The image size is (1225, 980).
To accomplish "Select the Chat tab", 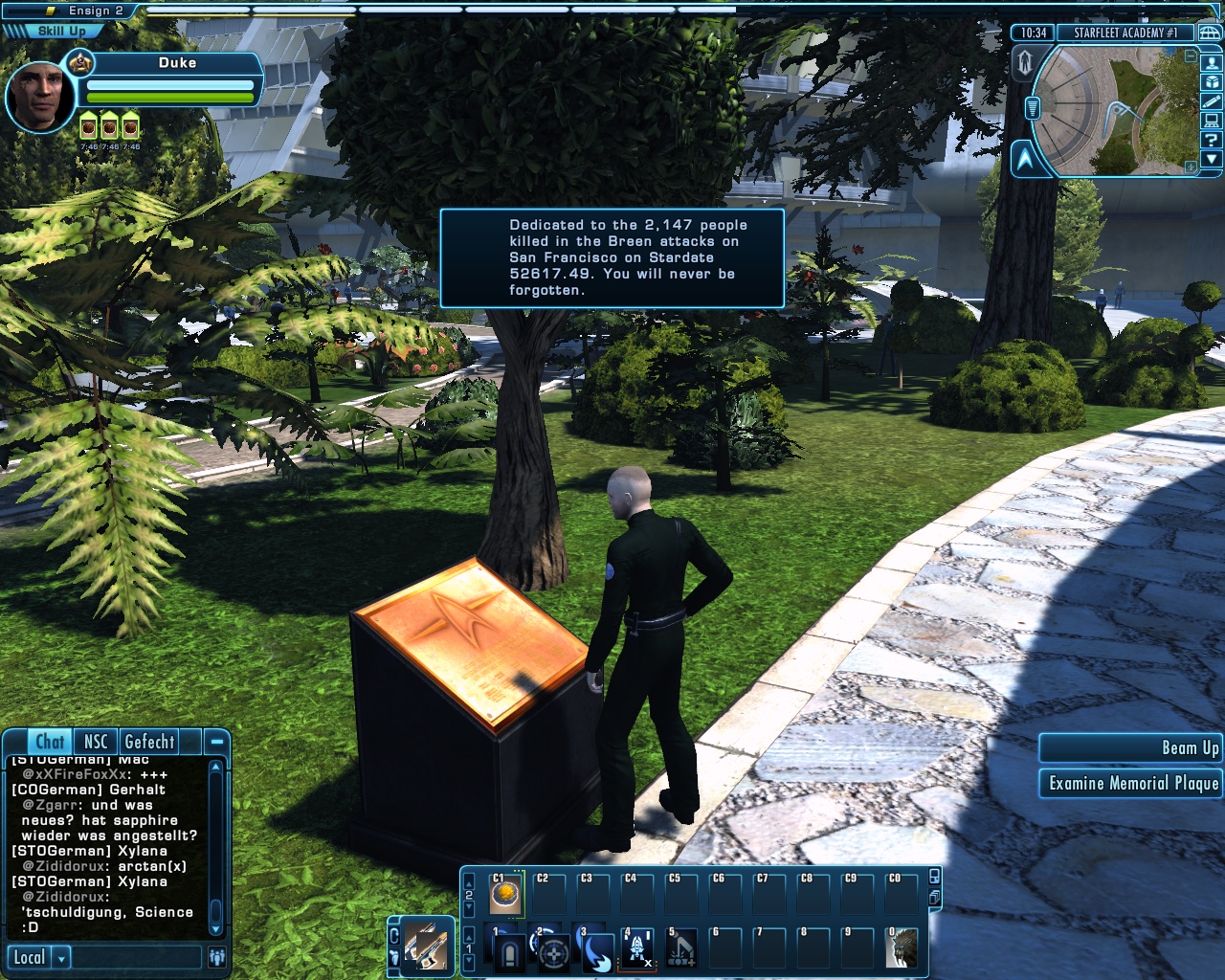I will (50, 742).
